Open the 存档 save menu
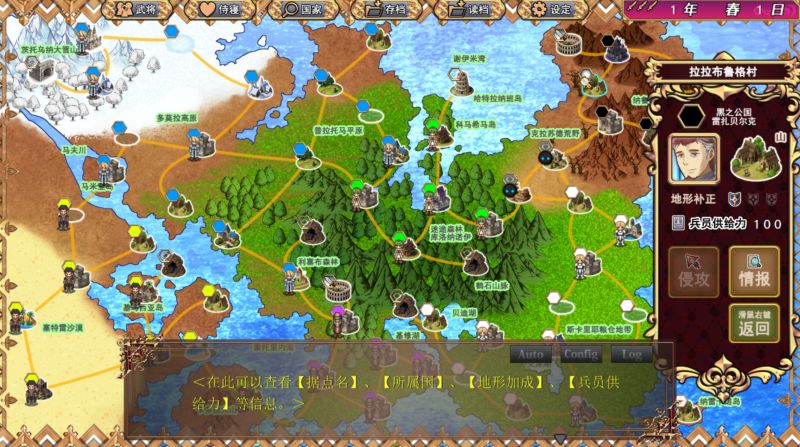The height and width of the screenshot is (447, 800). point(387,10)
